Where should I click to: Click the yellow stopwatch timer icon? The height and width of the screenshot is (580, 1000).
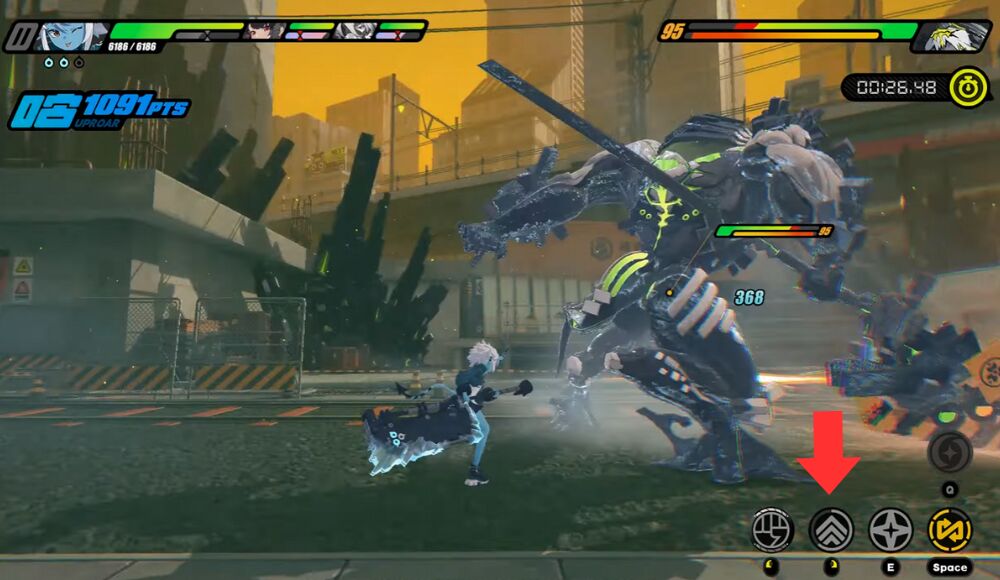[x=968, y=87]
